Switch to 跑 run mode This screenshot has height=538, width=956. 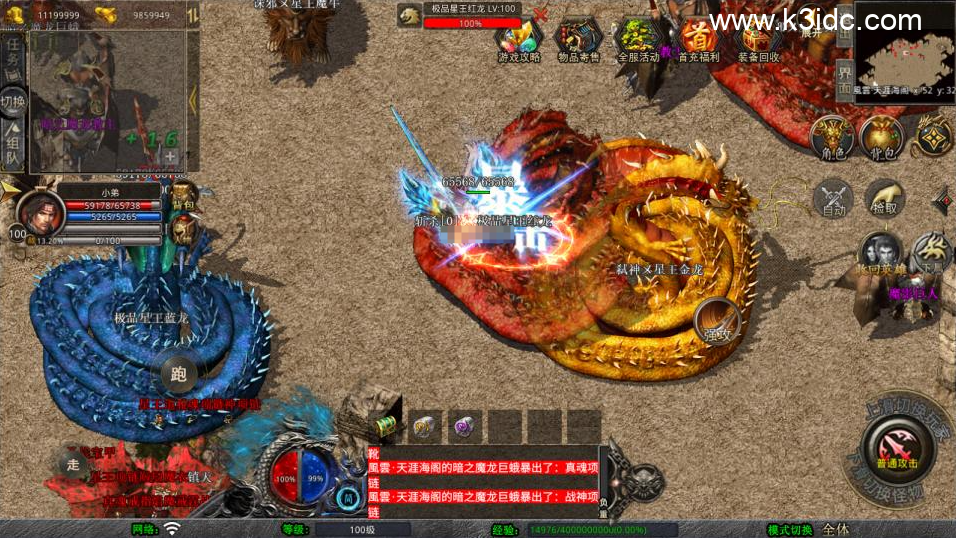pos(179,375)
